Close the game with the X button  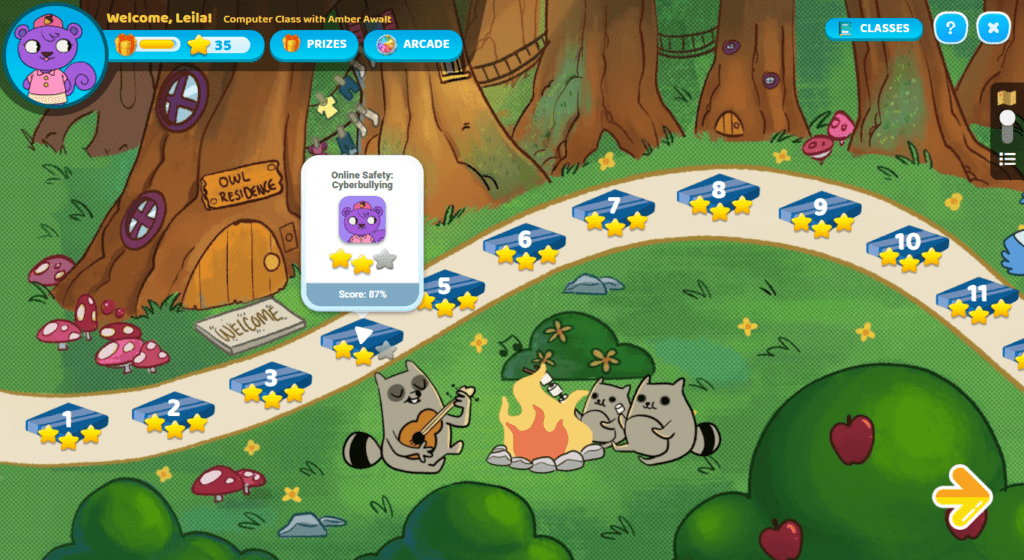993,28
